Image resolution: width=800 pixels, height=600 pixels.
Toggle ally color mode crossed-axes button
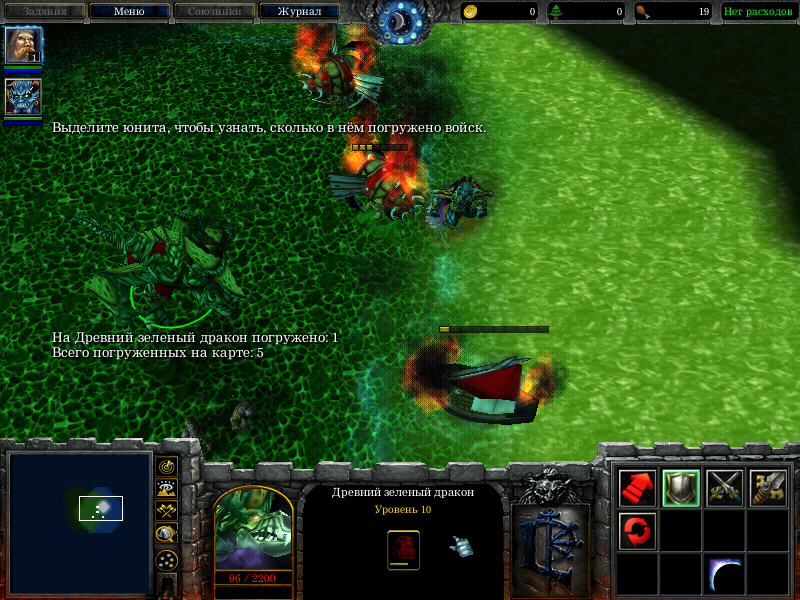point(167,510)
